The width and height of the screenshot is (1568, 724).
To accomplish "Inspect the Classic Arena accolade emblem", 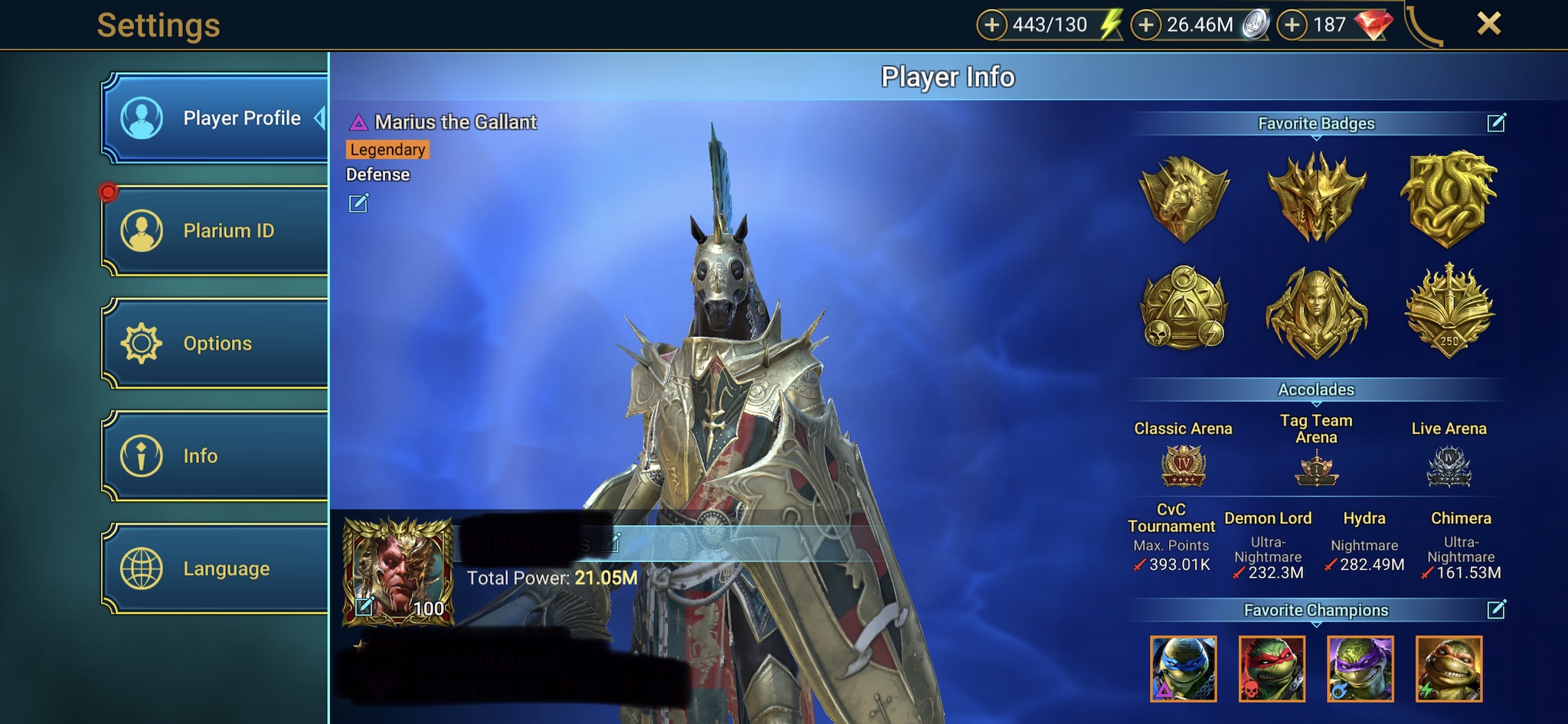I will point(1184,466).
